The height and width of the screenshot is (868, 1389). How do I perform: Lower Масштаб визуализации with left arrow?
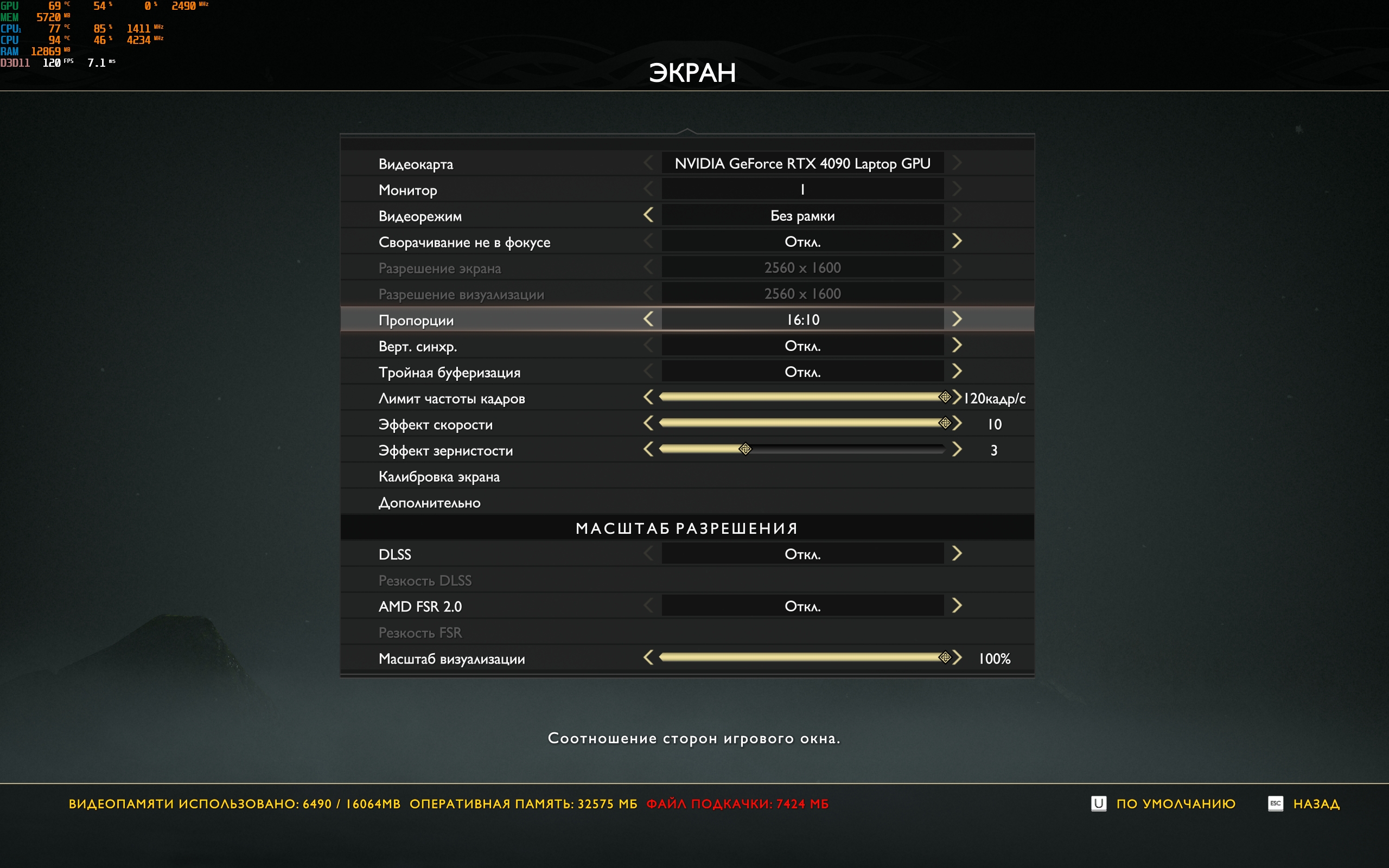[648, 658]
